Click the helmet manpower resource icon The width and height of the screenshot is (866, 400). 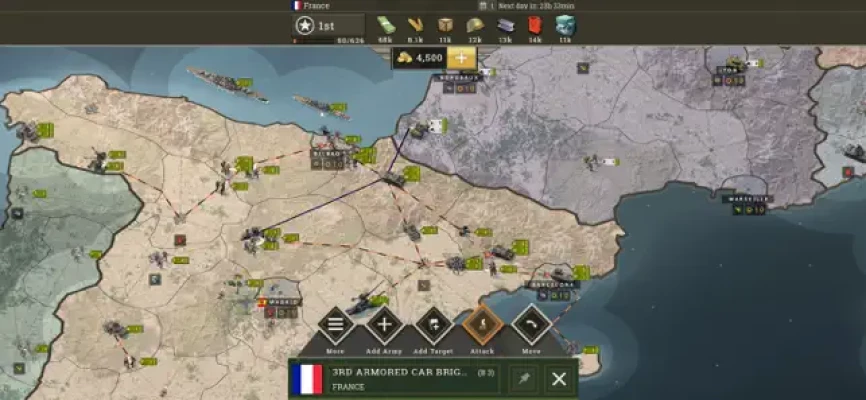coord(475,25)
